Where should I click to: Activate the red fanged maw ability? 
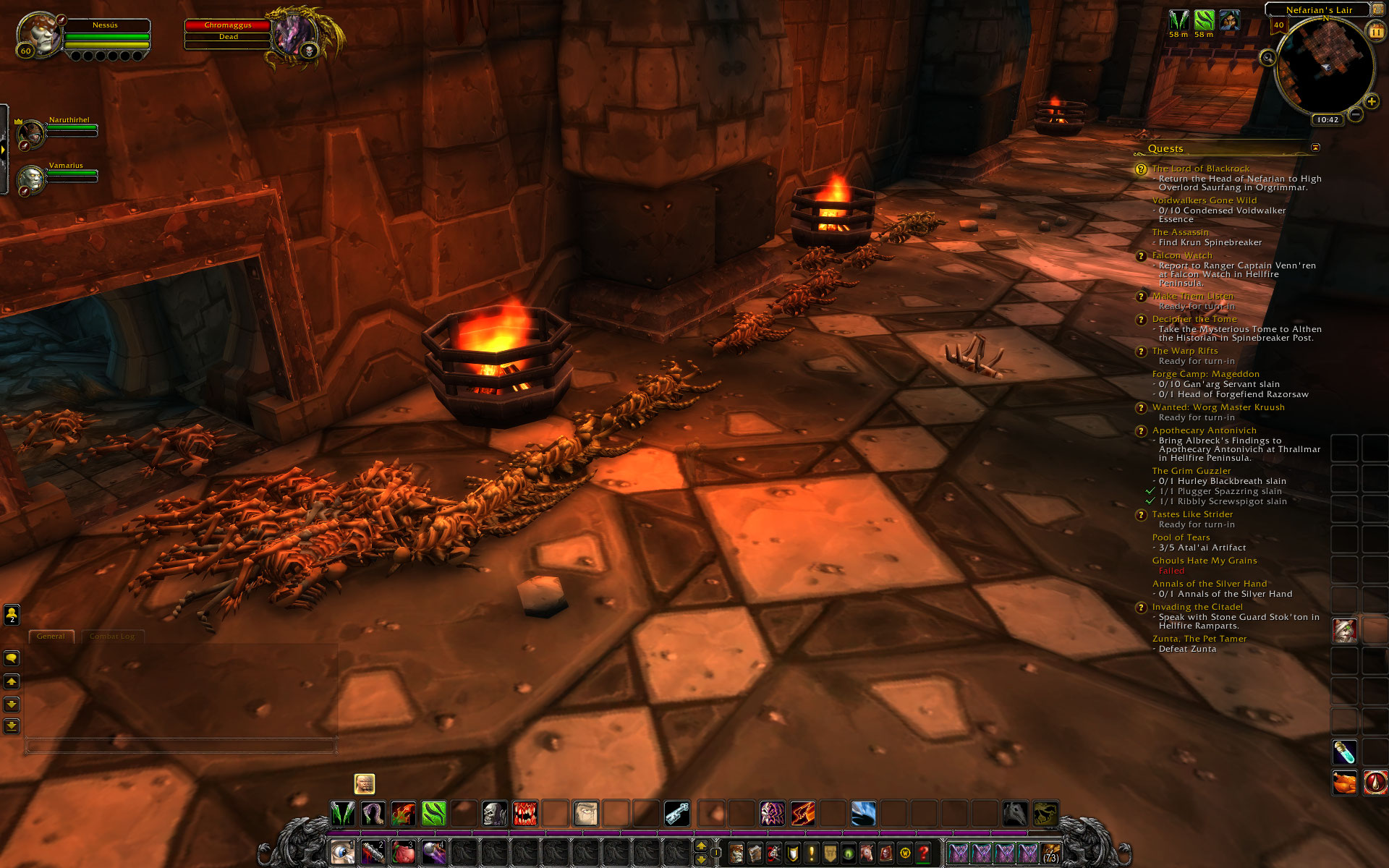coord(525,814)
